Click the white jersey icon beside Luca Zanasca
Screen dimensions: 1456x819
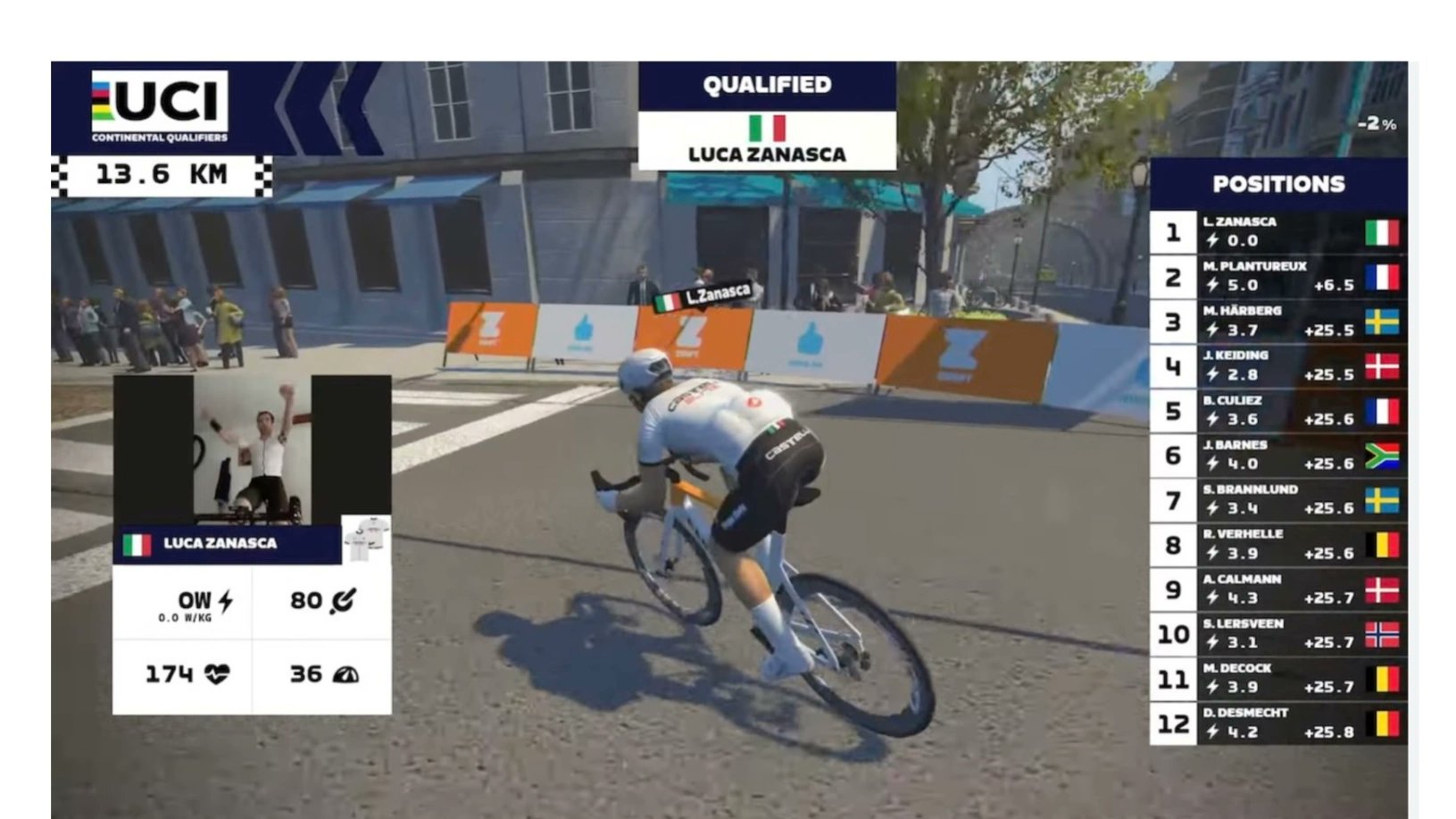point(366,540)
